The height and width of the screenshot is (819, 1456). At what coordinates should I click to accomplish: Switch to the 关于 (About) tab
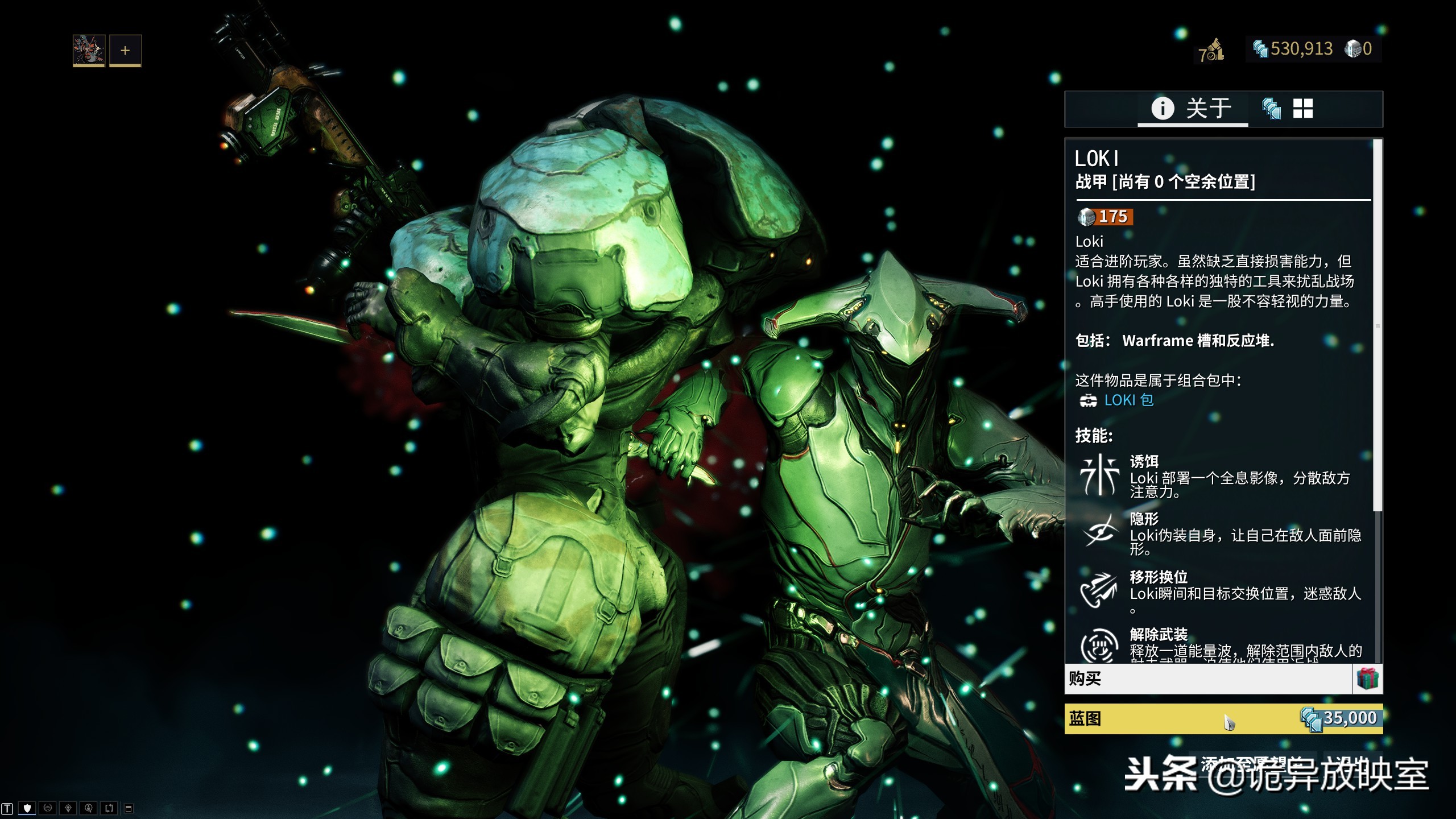coord(1192,108)
